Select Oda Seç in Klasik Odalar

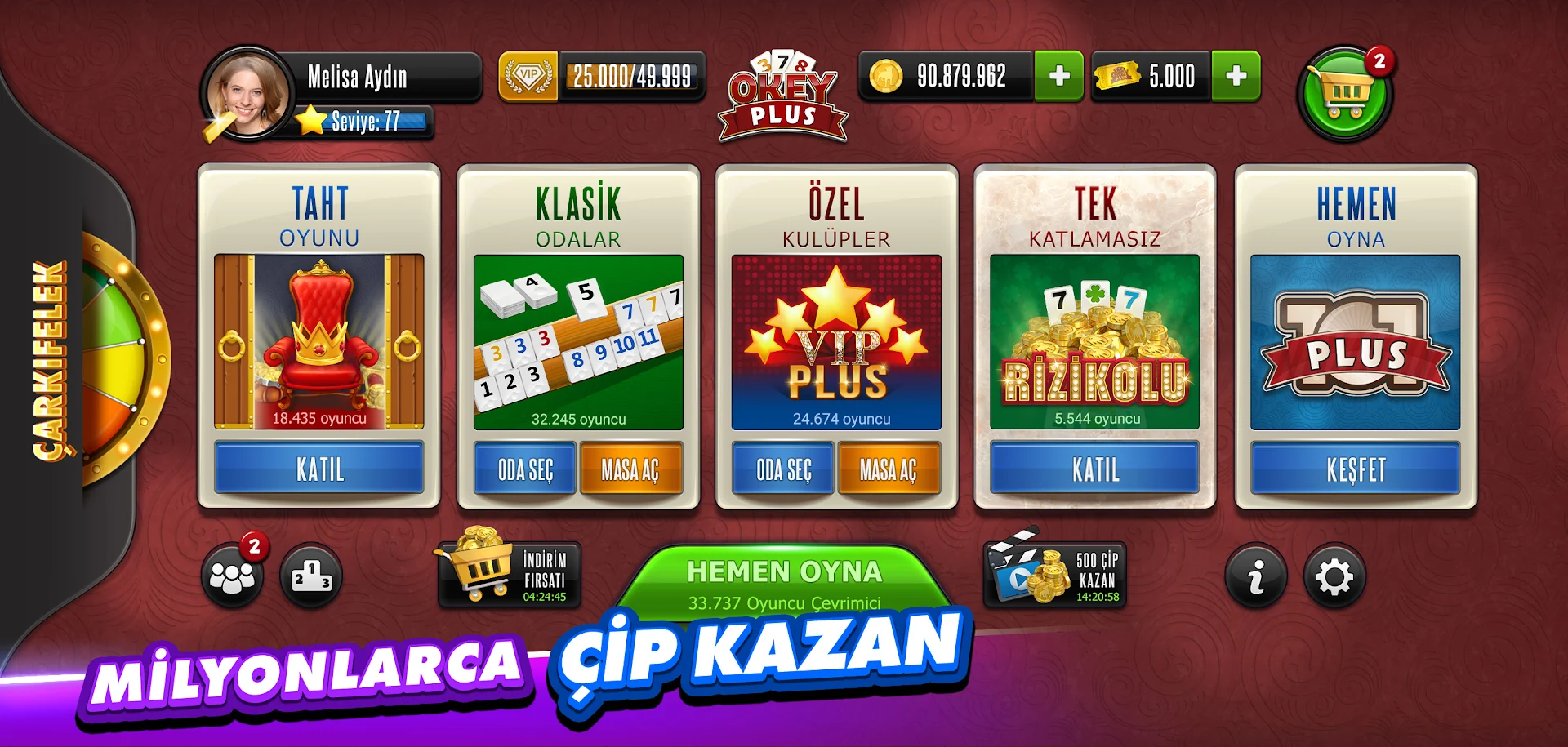(523, 470)
